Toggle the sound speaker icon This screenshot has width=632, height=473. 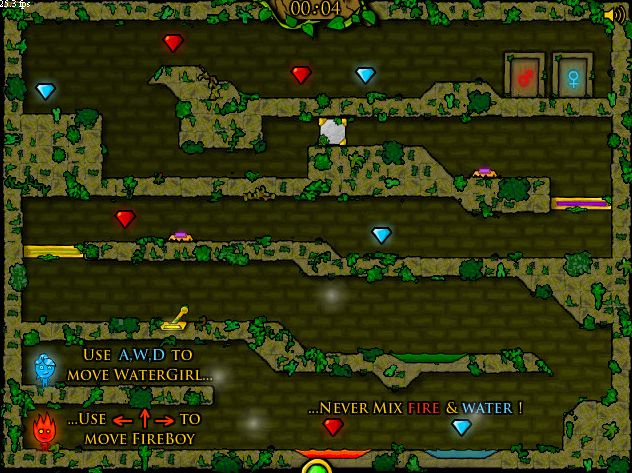(615, 14)
